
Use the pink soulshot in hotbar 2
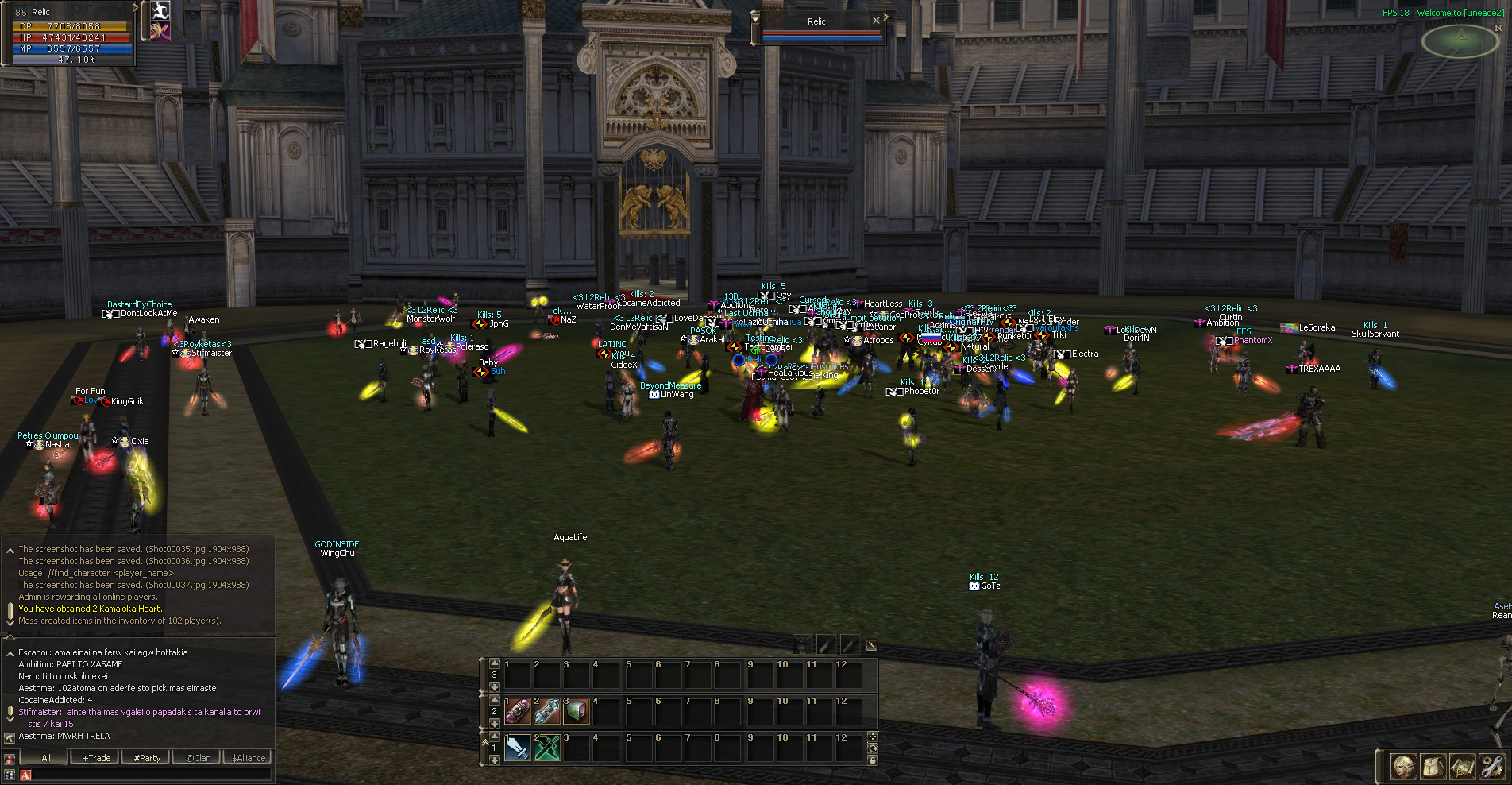click(x=518, y=711)
